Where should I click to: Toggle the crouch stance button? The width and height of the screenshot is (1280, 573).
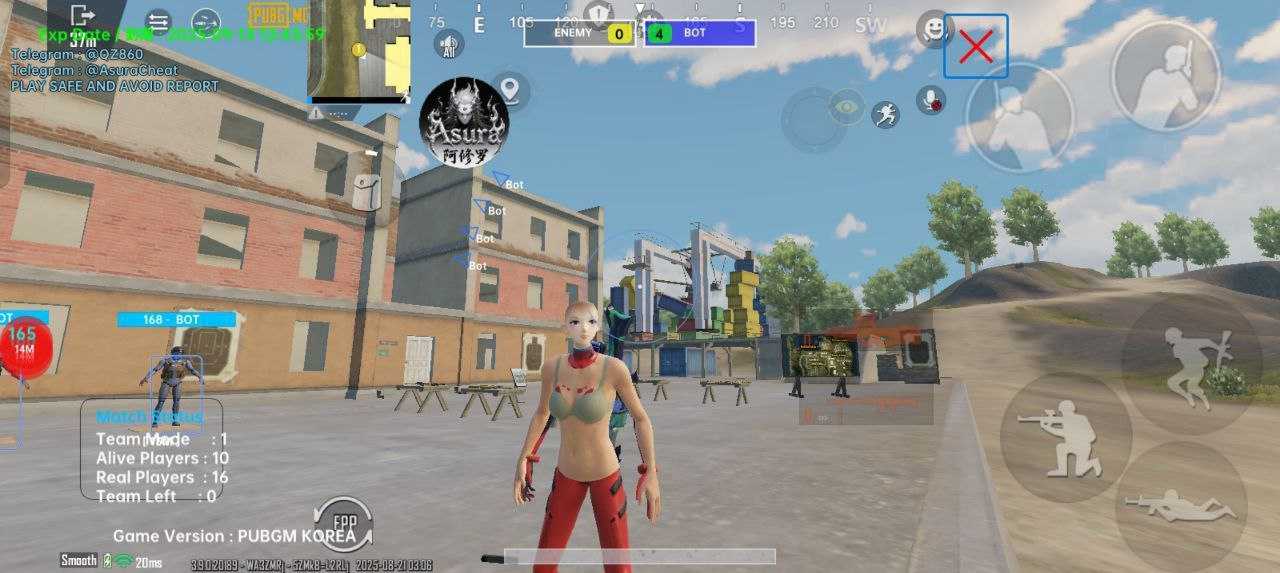(1065, 437)
